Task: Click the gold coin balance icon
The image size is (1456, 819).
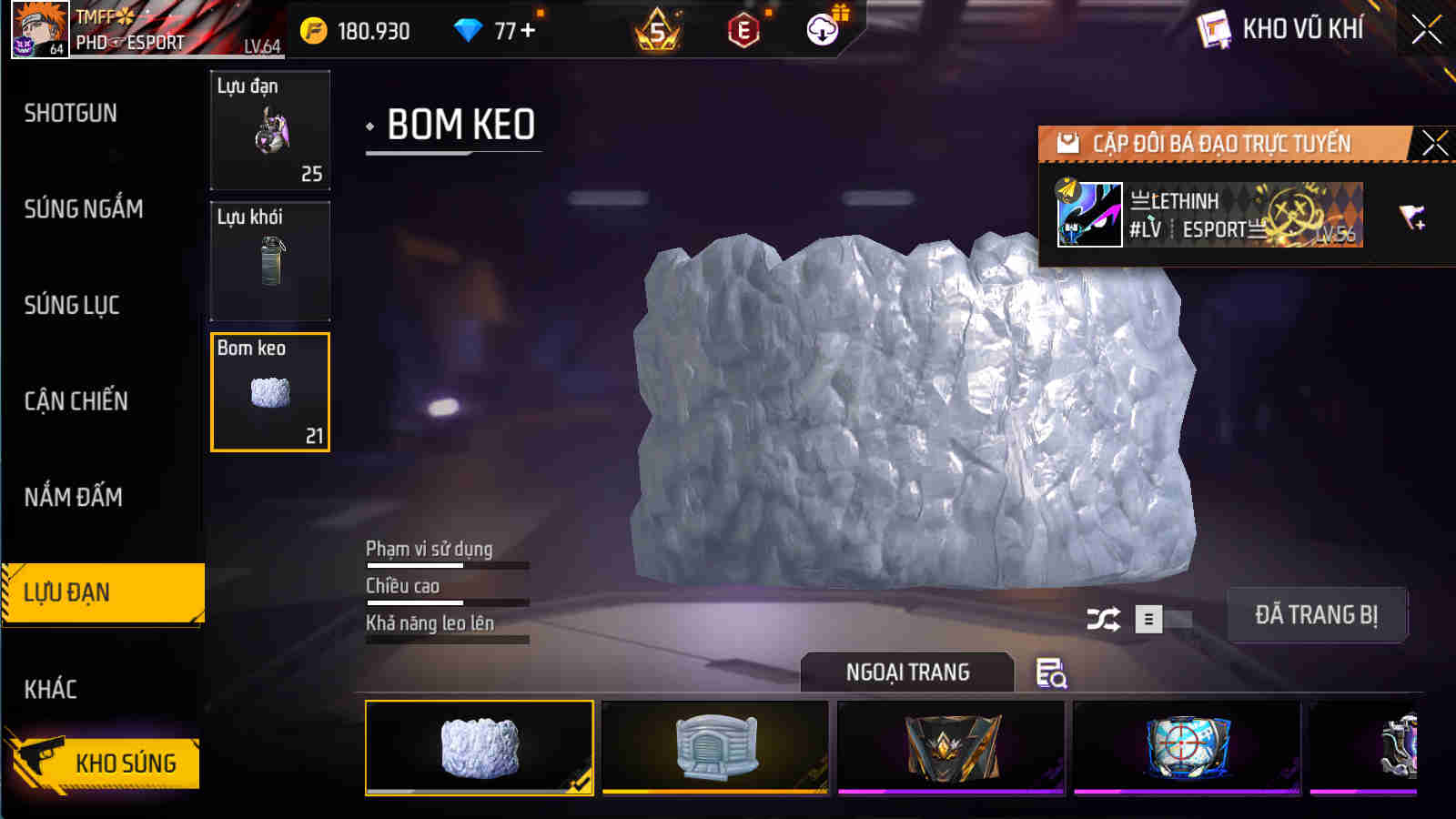Action: coord(314,28)
